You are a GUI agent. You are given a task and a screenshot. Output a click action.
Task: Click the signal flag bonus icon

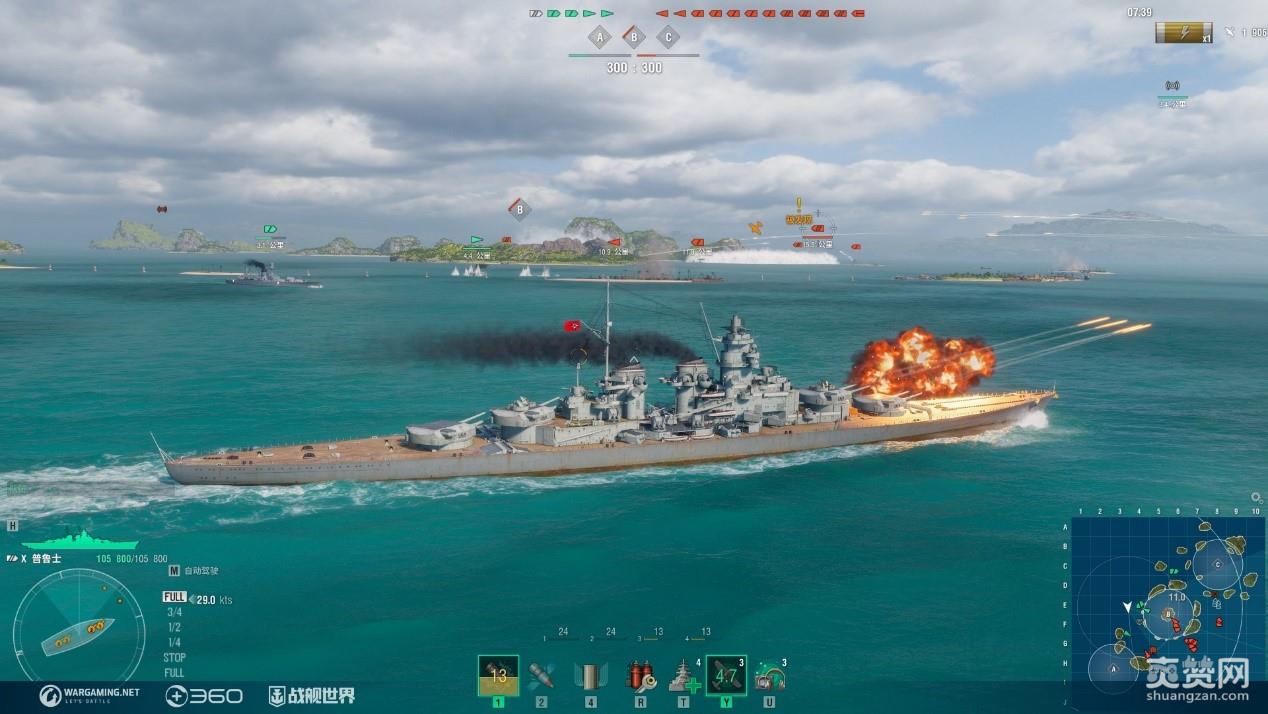pos(1183,33)
